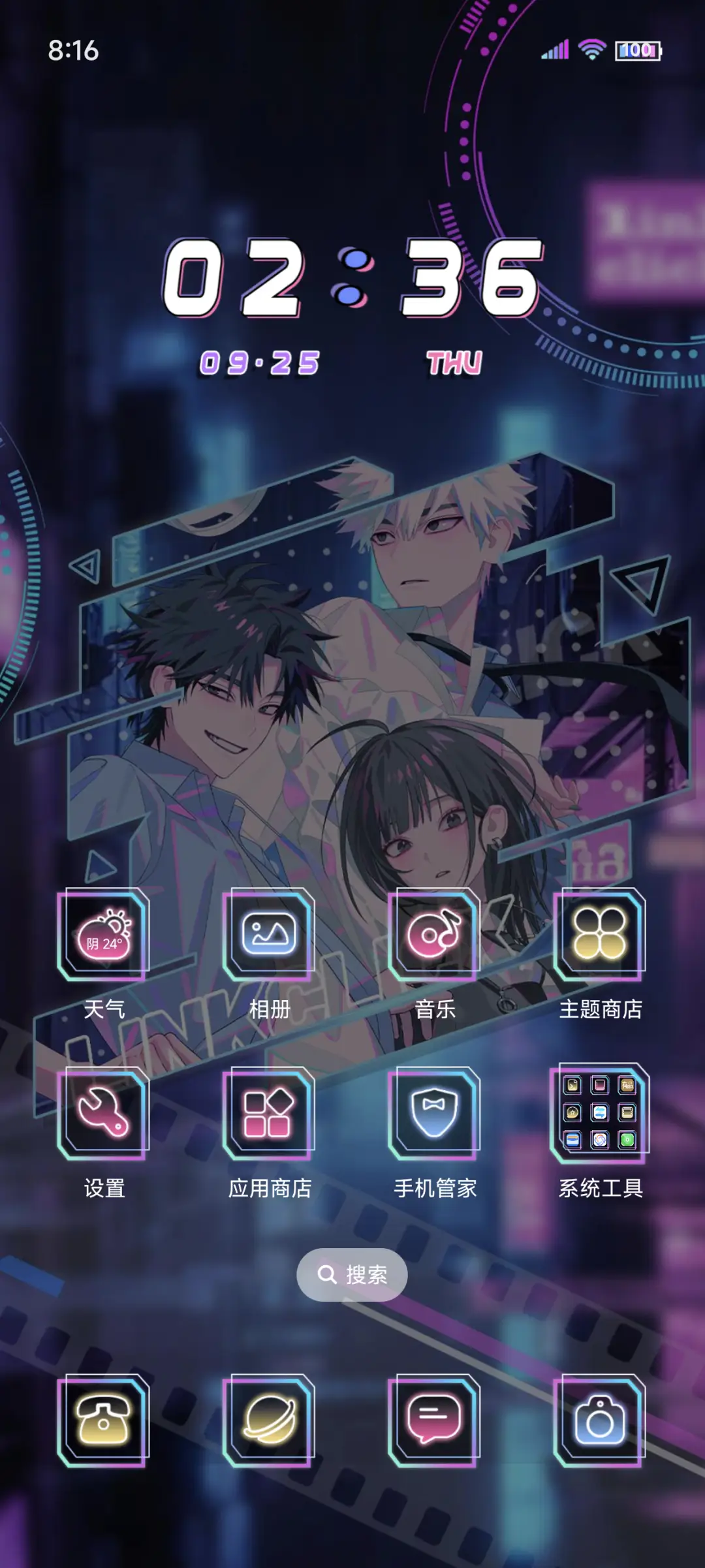Image resolution: width=705 pixels, height=1568 pixels.
Task: Tap the 02:36 clock widget
Action: click(352, 279)
